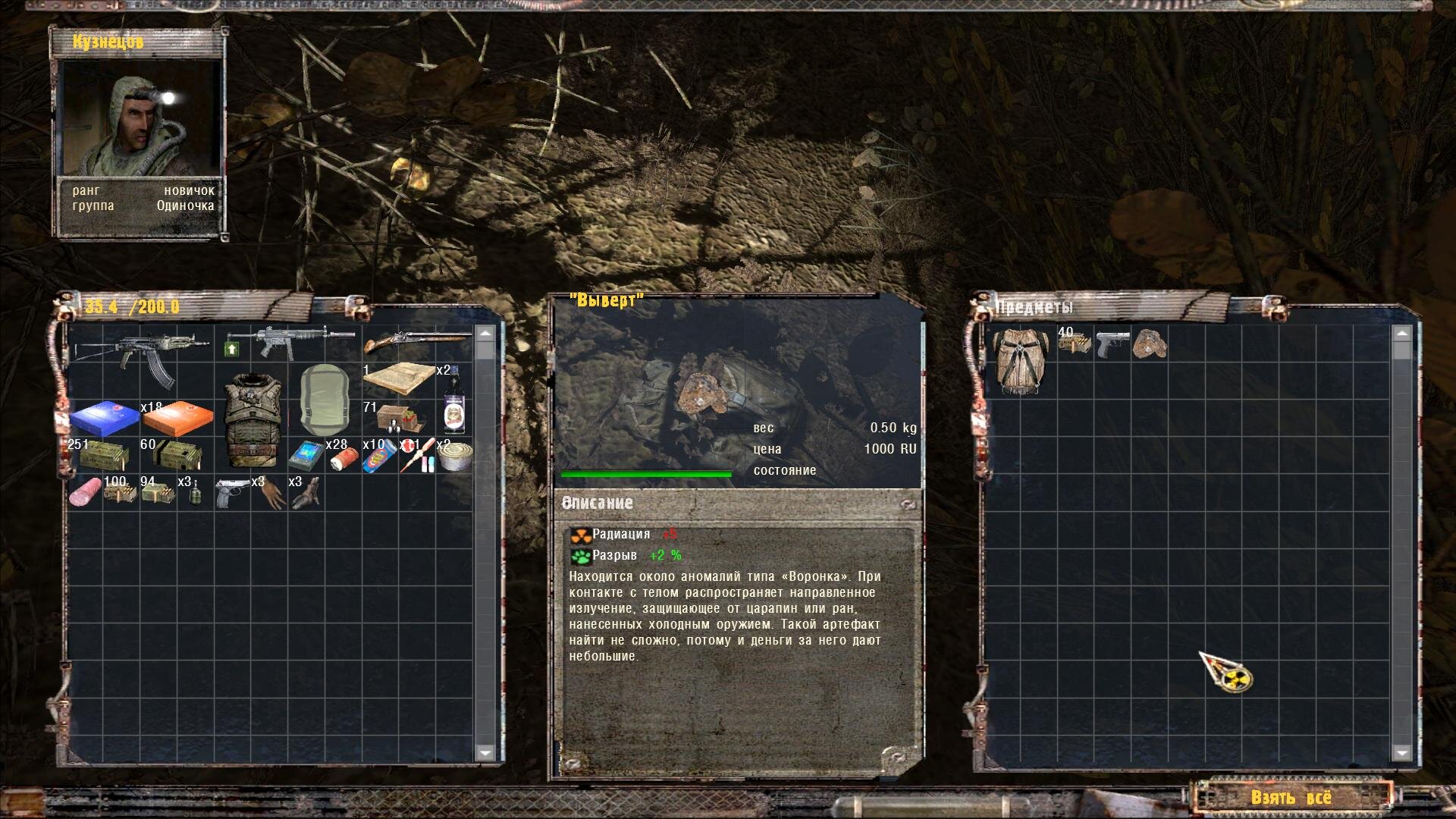Select the Выверт artifact in loot
Image resolution: width=1456 pixels, height=819 pixels.
[x=1150, y=344]
